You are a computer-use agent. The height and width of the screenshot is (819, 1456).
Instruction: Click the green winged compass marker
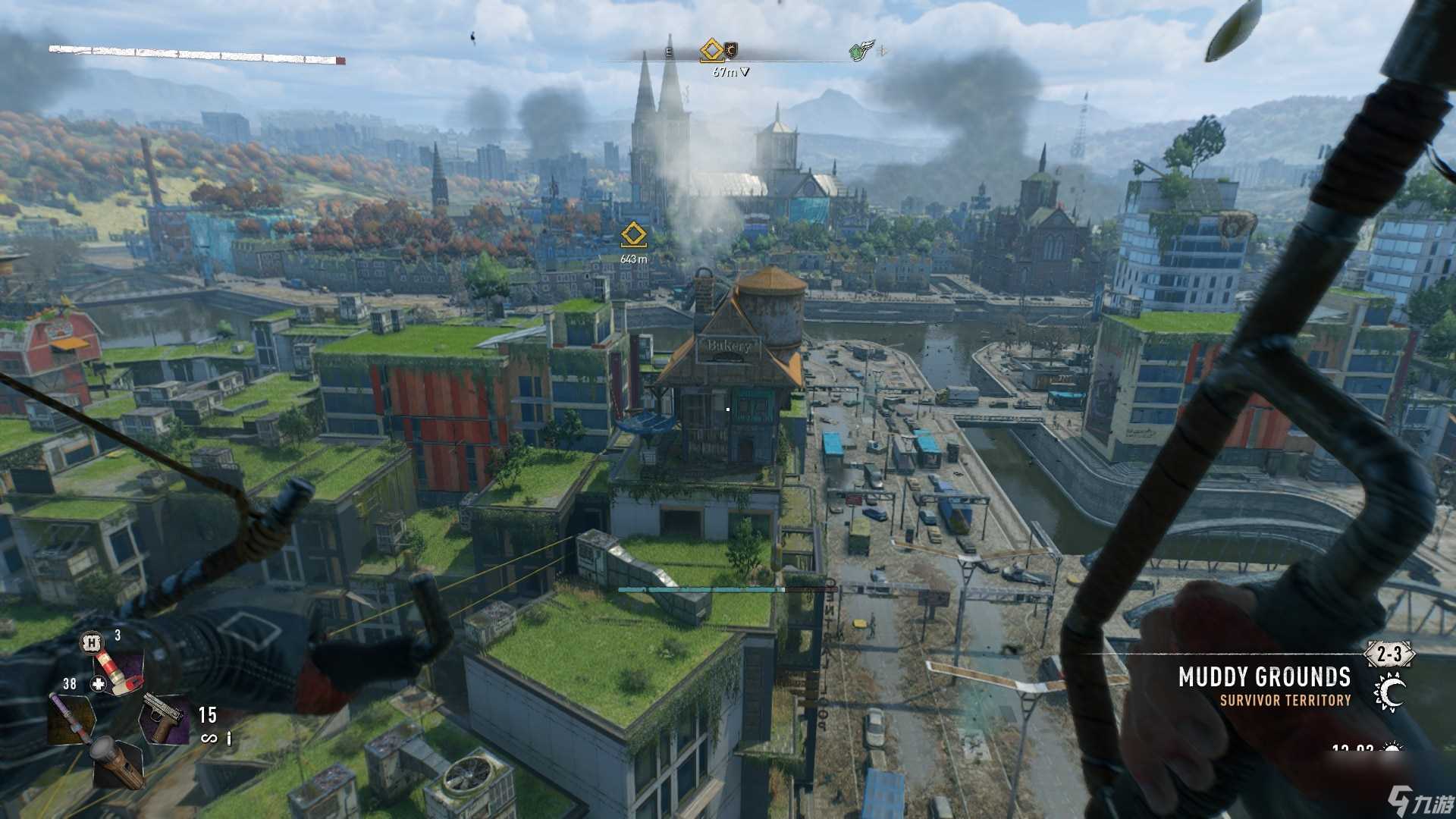click(x=861, y=51)
